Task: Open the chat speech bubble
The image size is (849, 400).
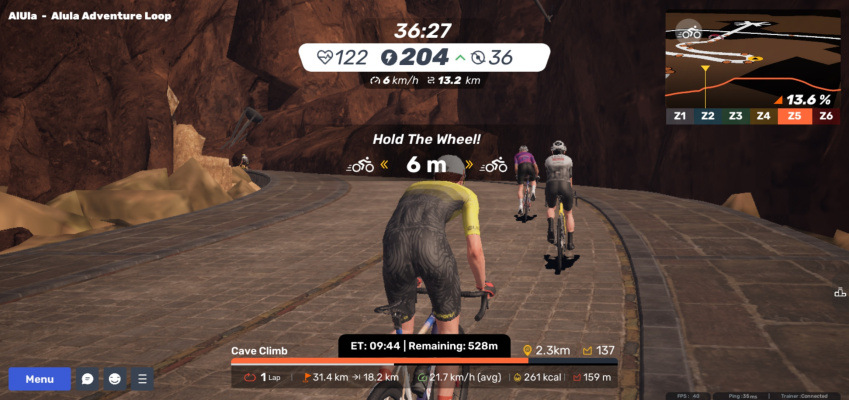Action: [x=88, y=379]
